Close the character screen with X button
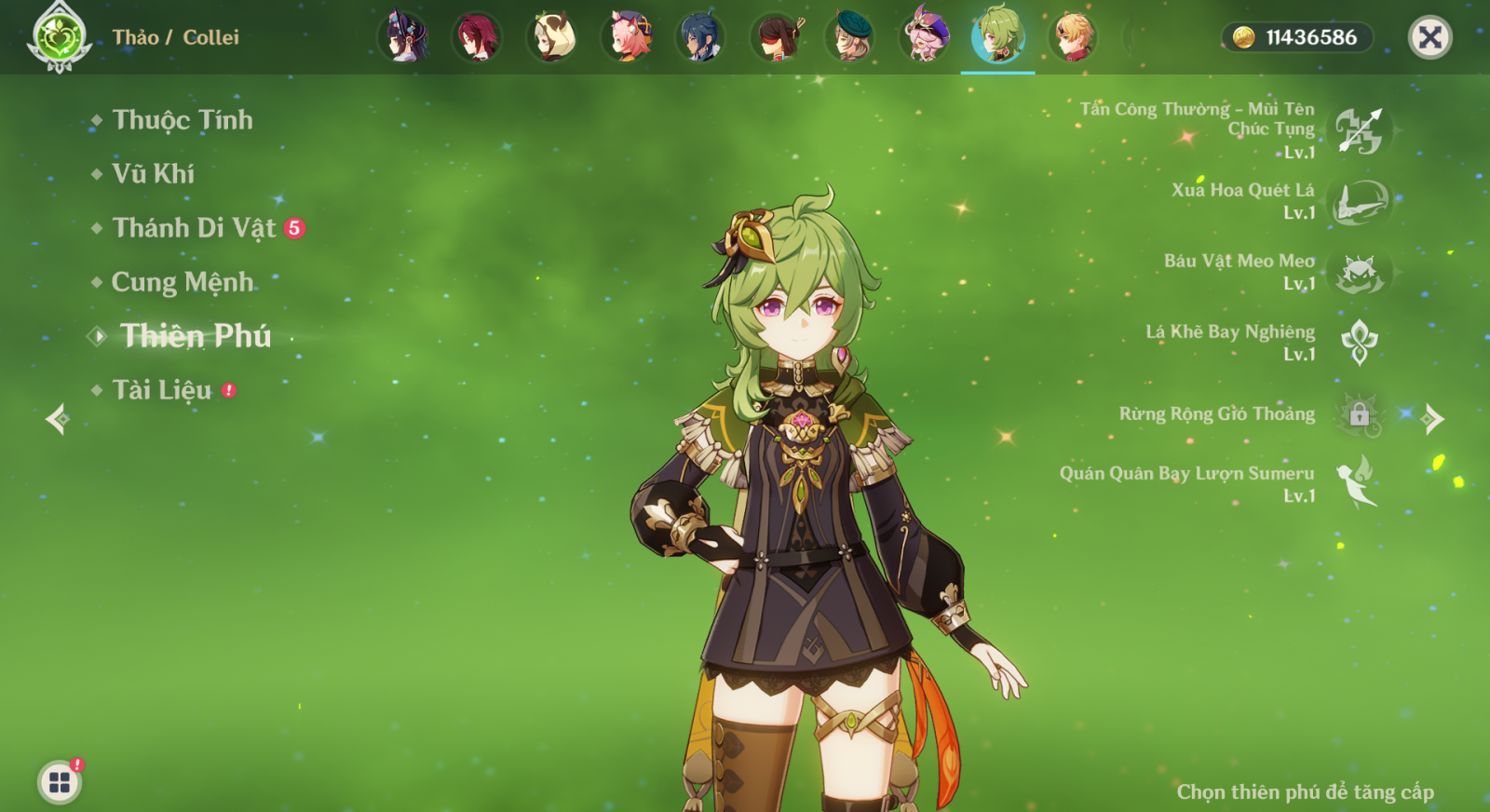The width and height of the screenshot is (1490, 812). [x=1429, y=38]
